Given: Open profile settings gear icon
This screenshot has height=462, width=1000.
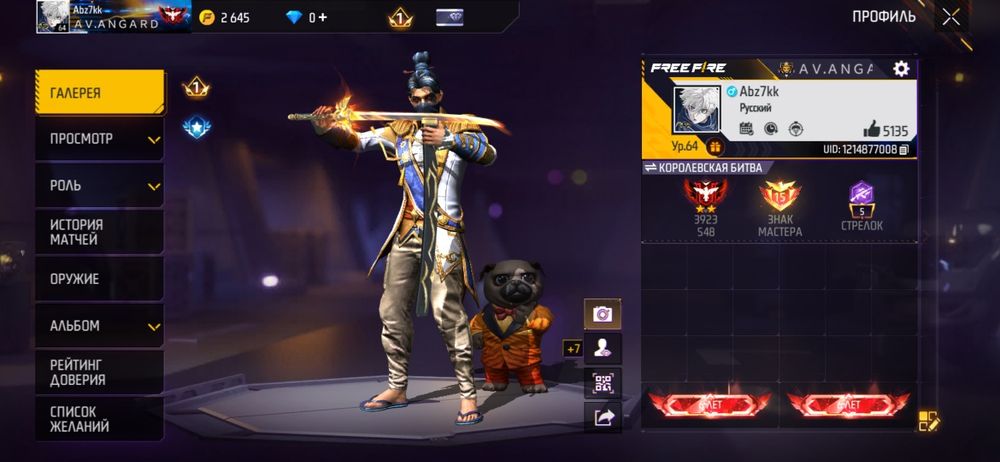Looking at the screenshot, I should tap(901, 68).
